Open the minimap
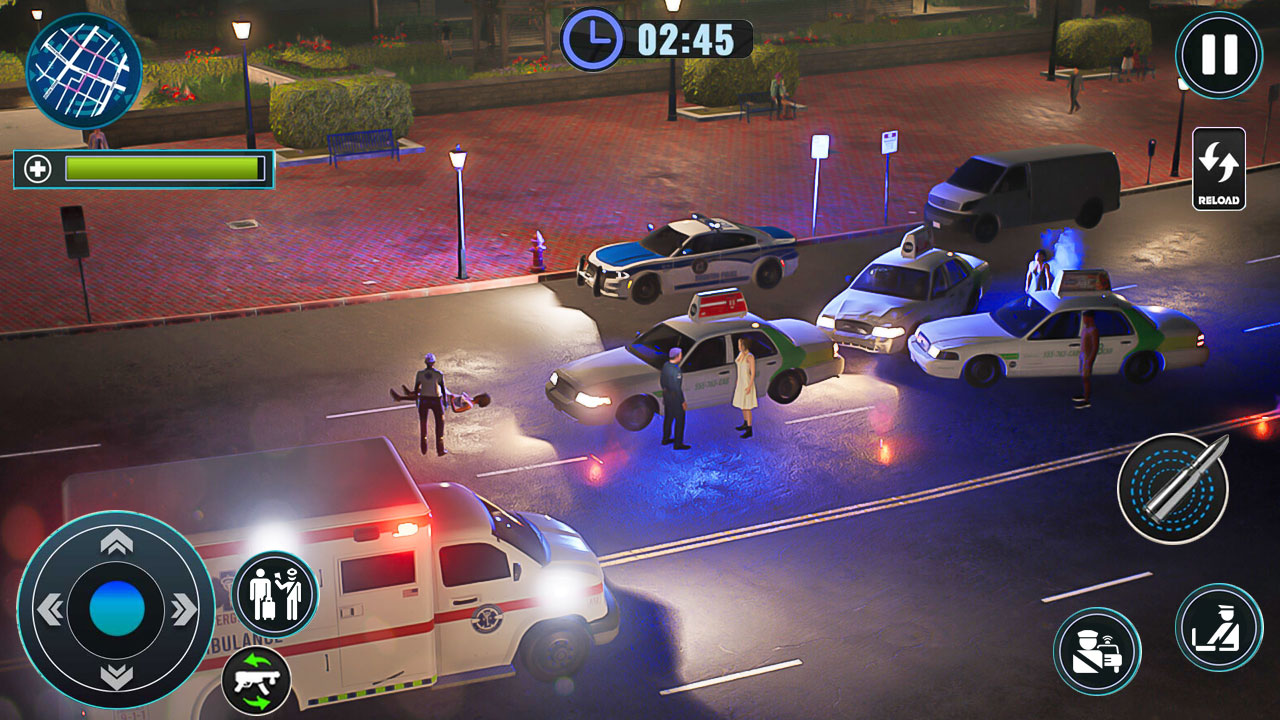 85,68
